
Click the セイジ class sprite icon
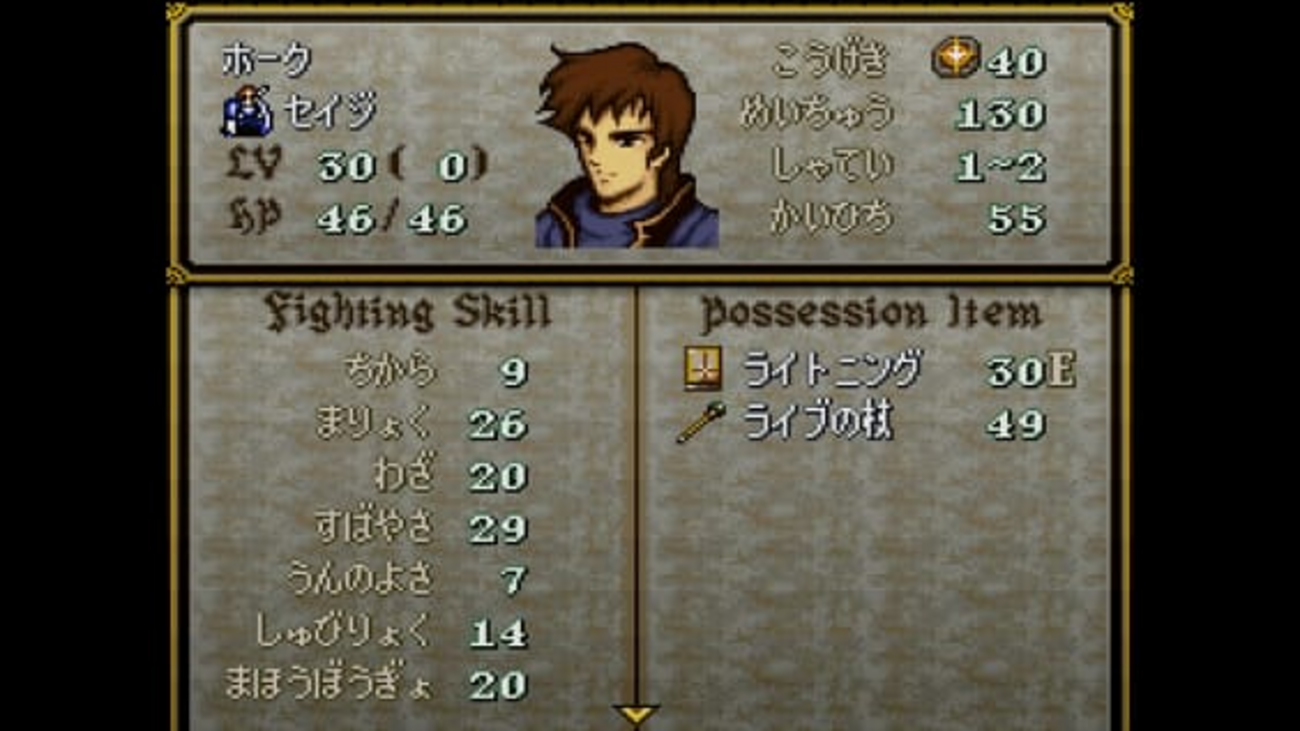tap(246, 113)
